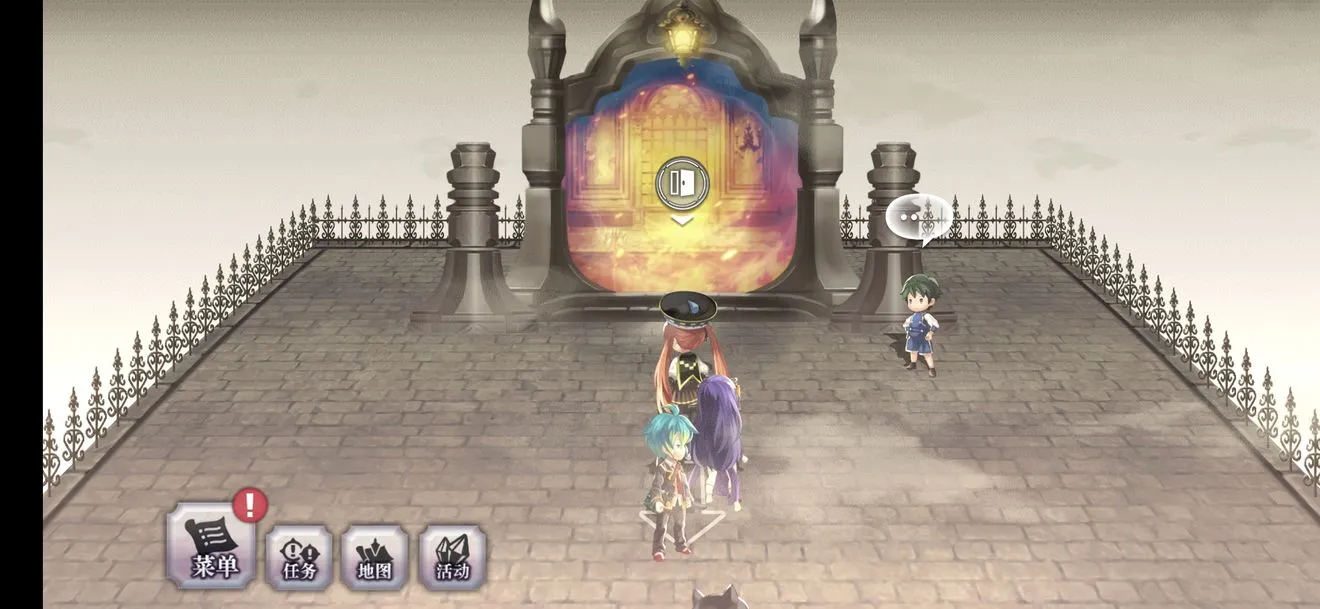Tap the NPC's speech bubble prompt
This screenshot has width=1320, height=609.
918,217
